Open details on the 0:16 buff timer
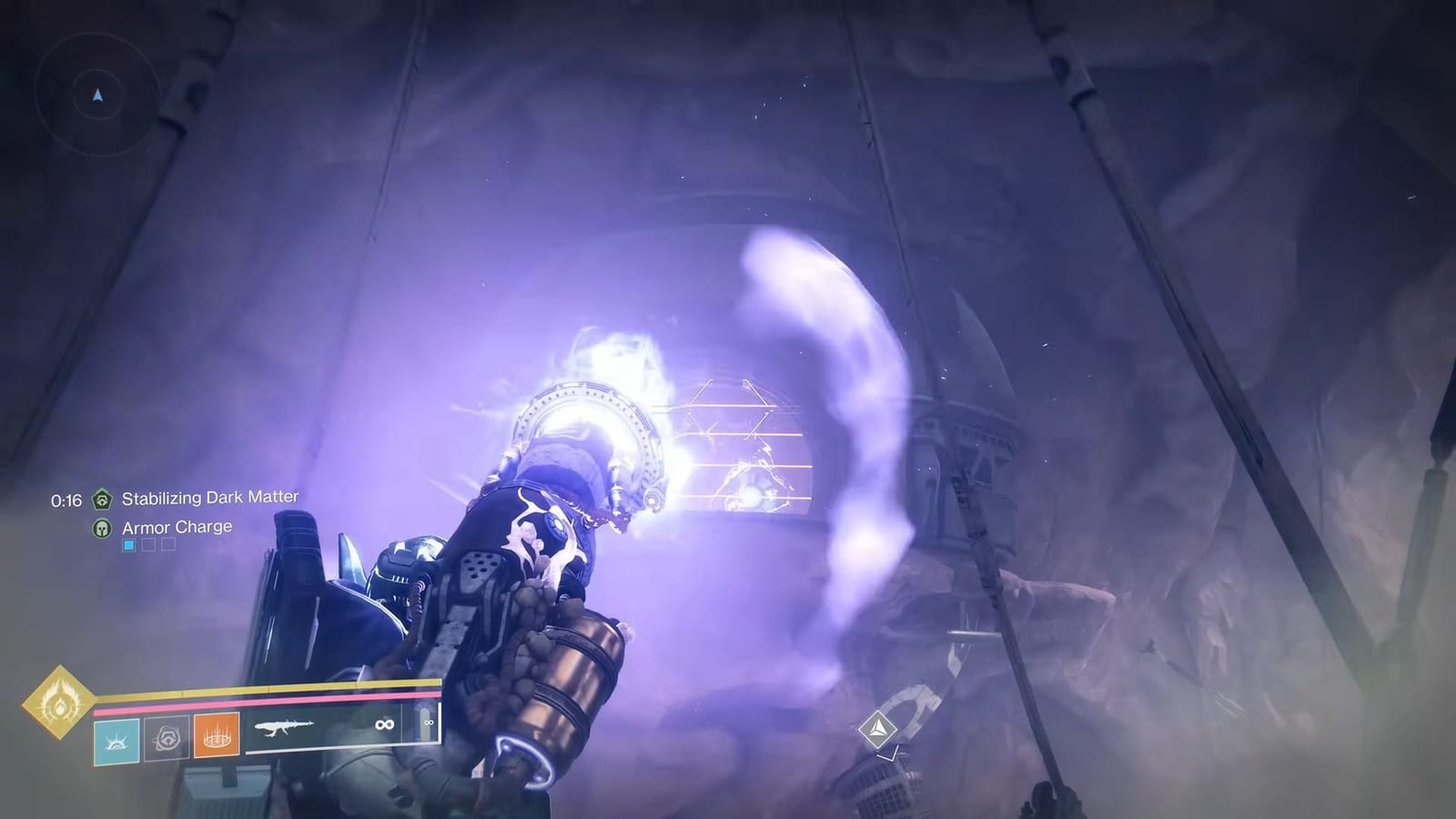The height and width of the screenshot is (819, 1456). pyautogui.click(x=67, y=499)
